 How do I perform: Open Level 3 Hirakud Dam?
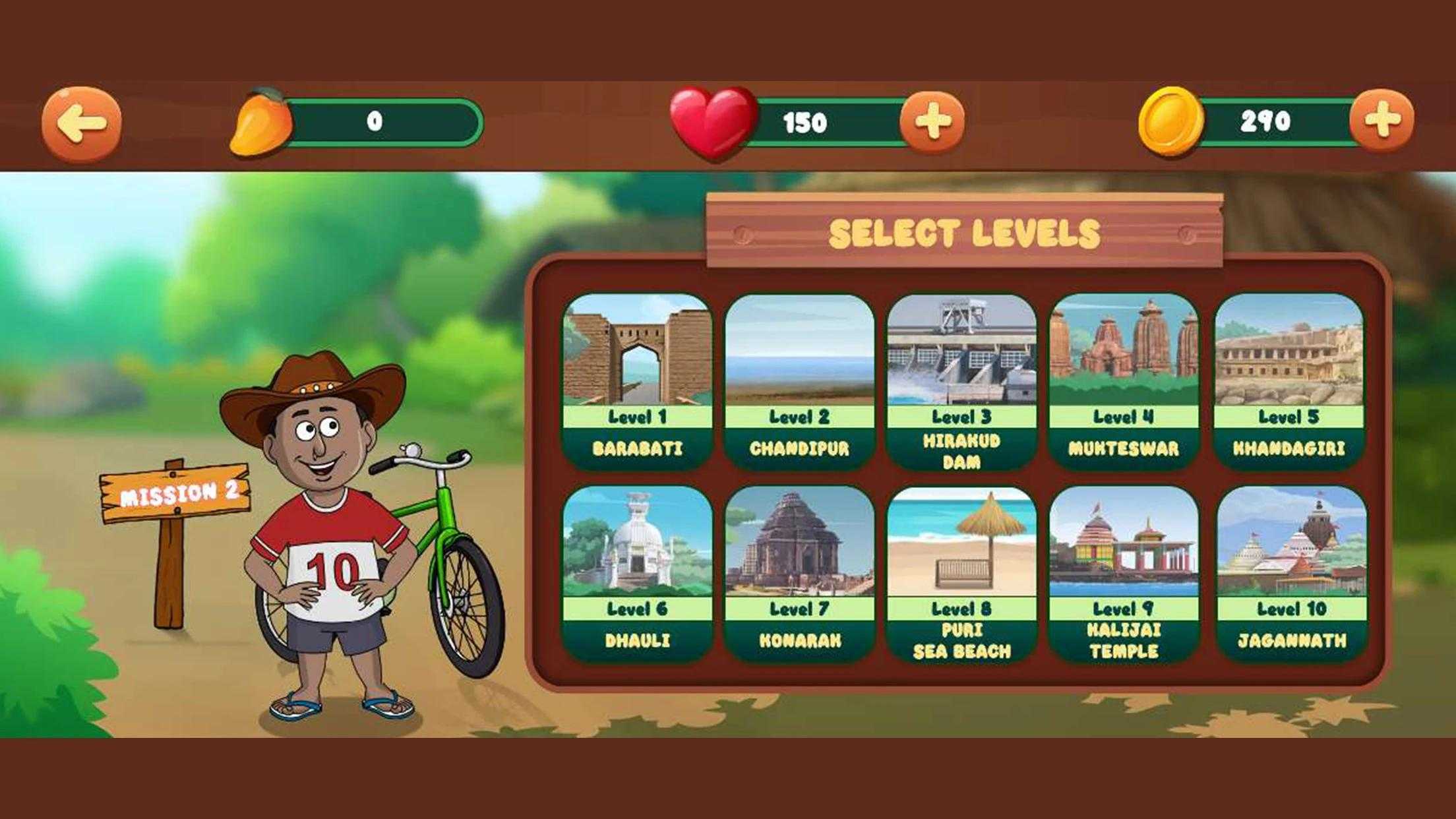pos(961,380)
